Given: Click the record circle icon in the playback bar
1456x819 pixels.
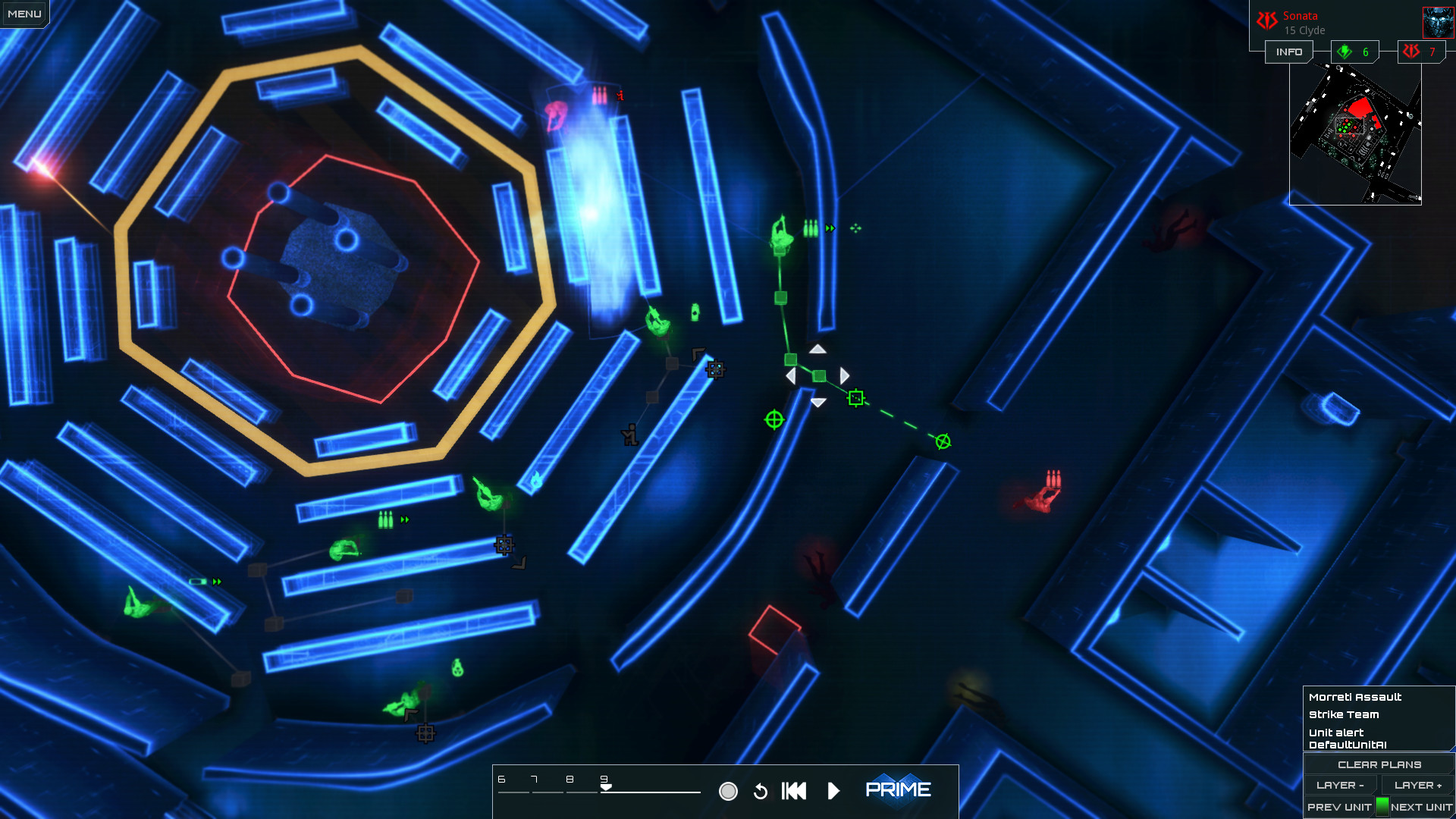Looking at the screenshot, I should (730, 790).
